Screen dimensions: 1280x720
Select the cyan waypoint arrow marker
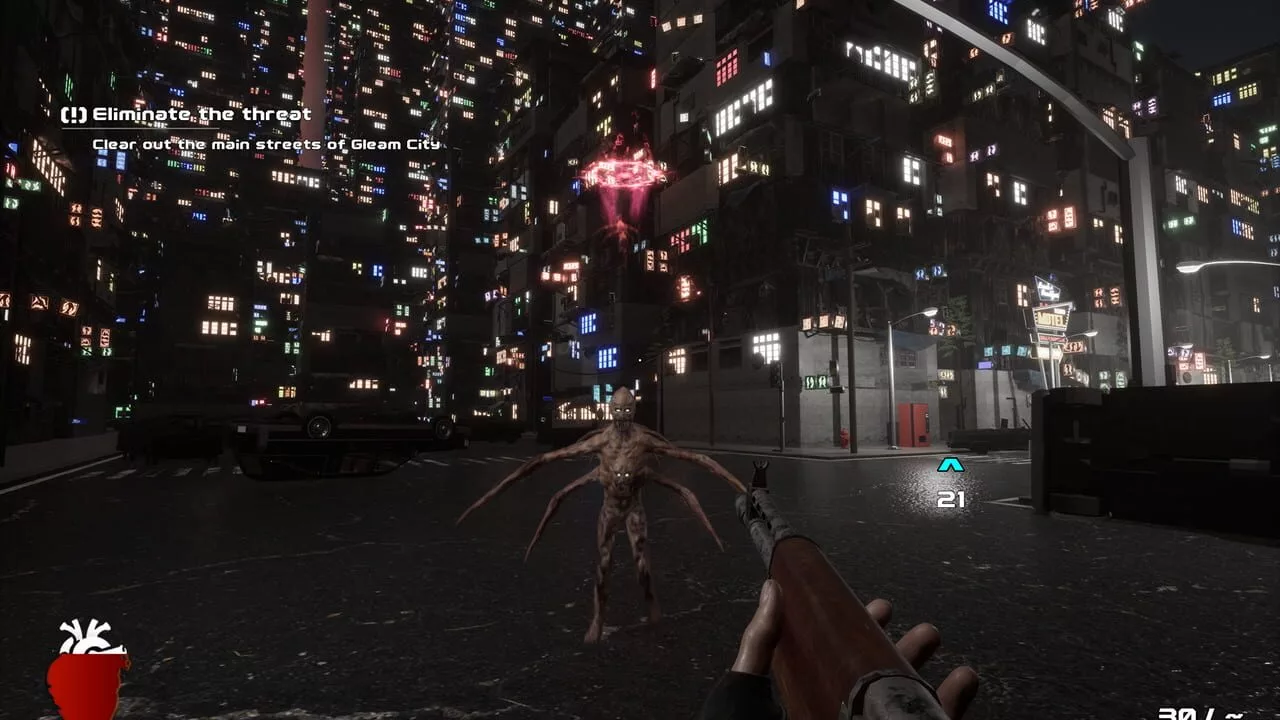[x=950, y=465]
